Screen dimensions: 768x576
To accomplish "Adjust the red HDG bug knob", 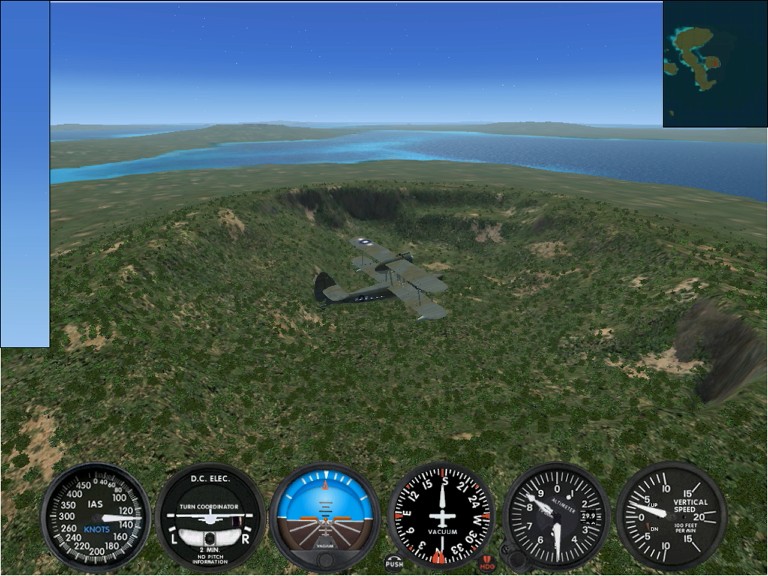I will 487,563.
